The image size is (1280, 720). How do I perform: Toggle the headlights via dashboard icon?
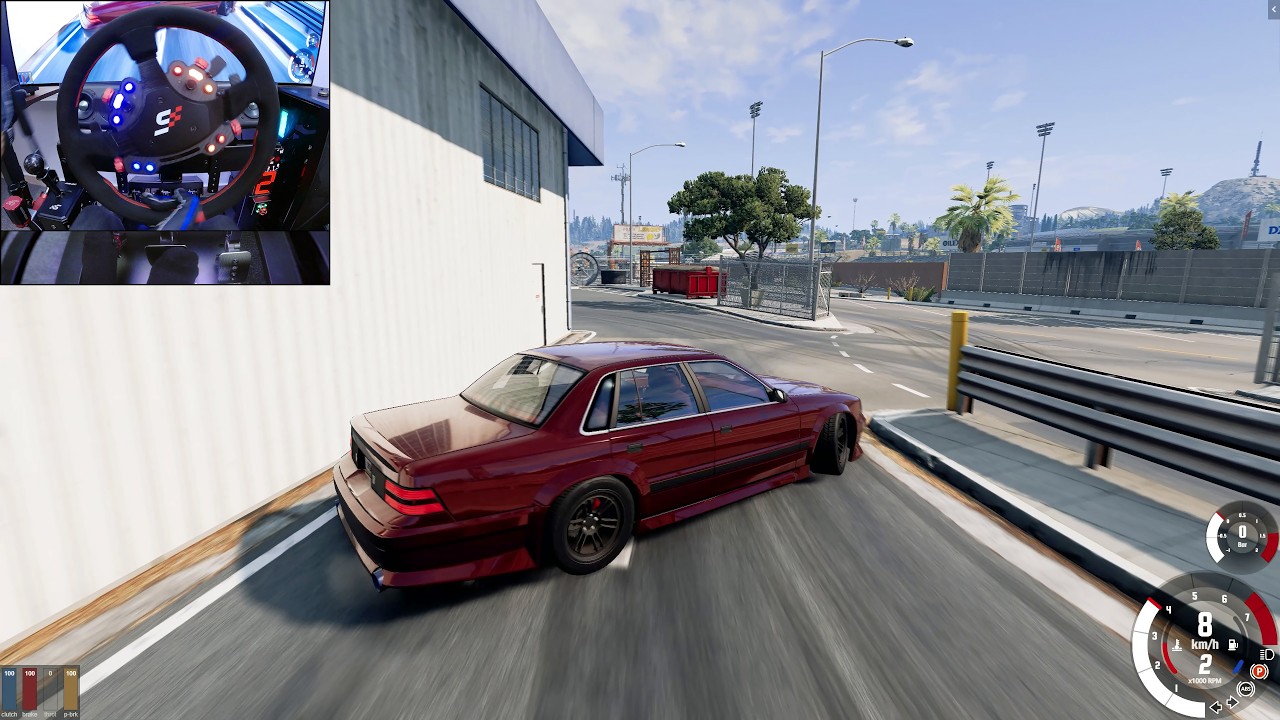pos(1266,655)
